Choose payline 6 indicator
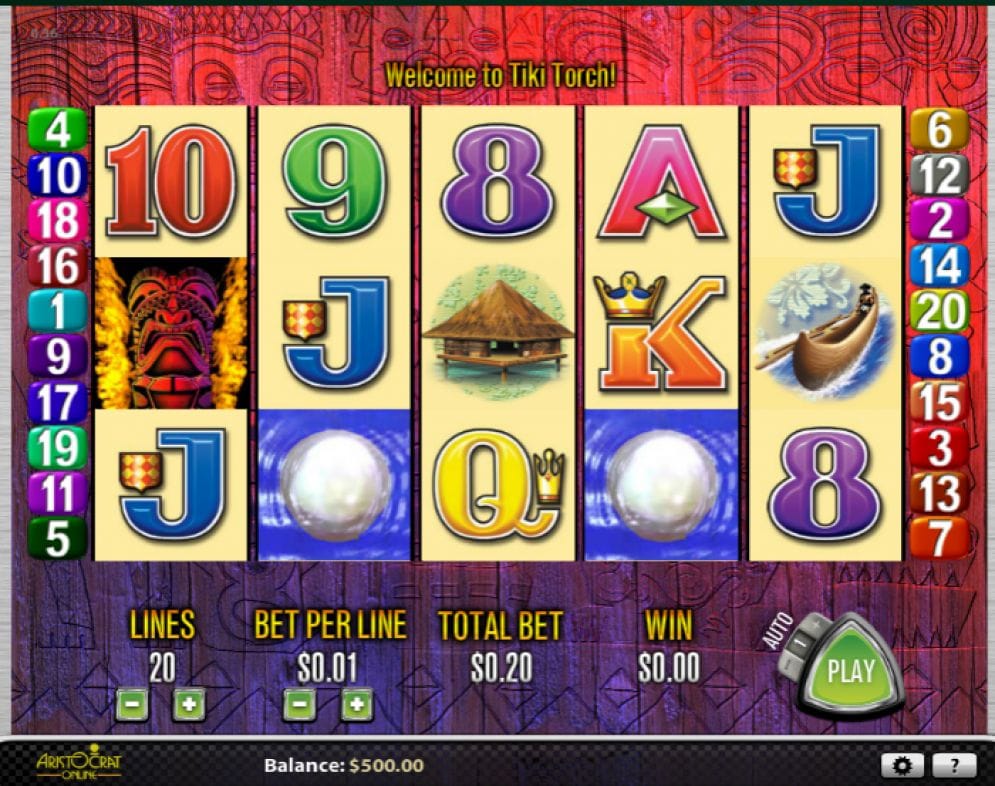This screenshot has width=995, height=786. [x=939, y=130]
